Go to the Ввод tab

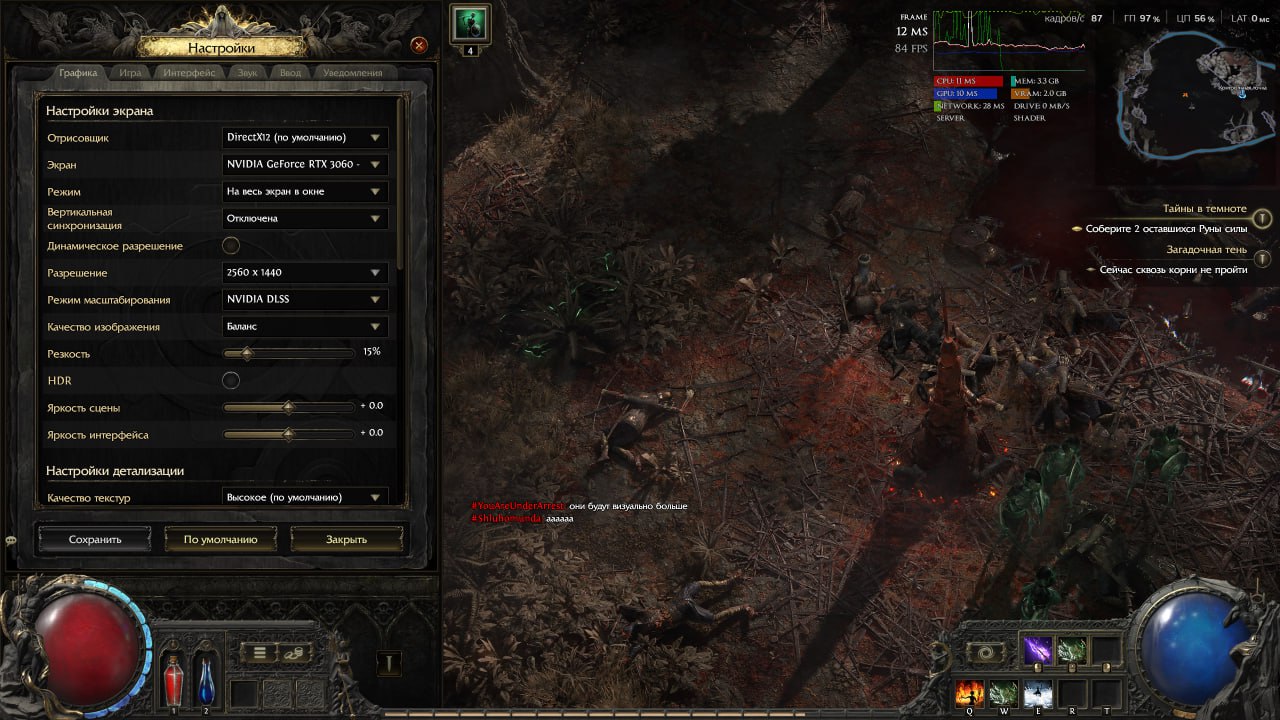[290, 73]
